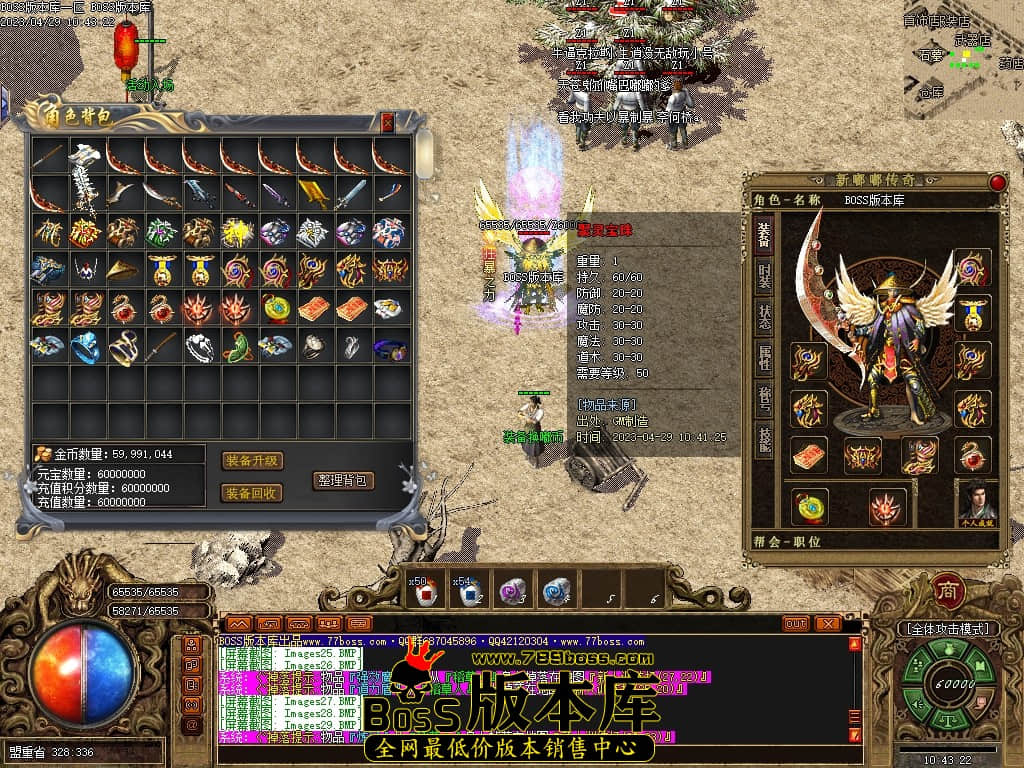
Task: Click the 装备升级 equipment upgrade button
Action: (x=251, y=461)
